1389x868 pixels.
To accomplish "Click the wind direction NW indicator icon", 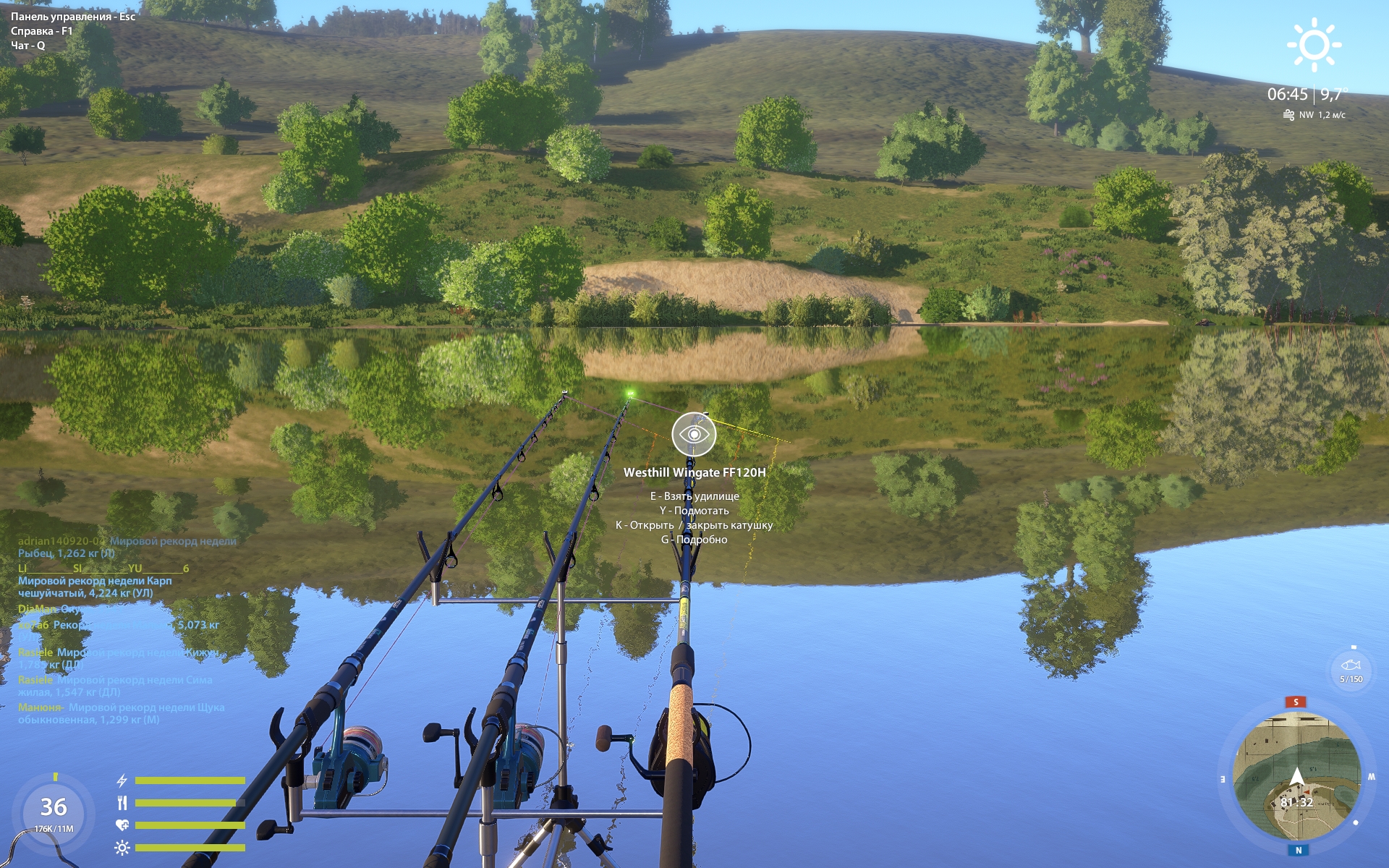I will coord(1288,113).
